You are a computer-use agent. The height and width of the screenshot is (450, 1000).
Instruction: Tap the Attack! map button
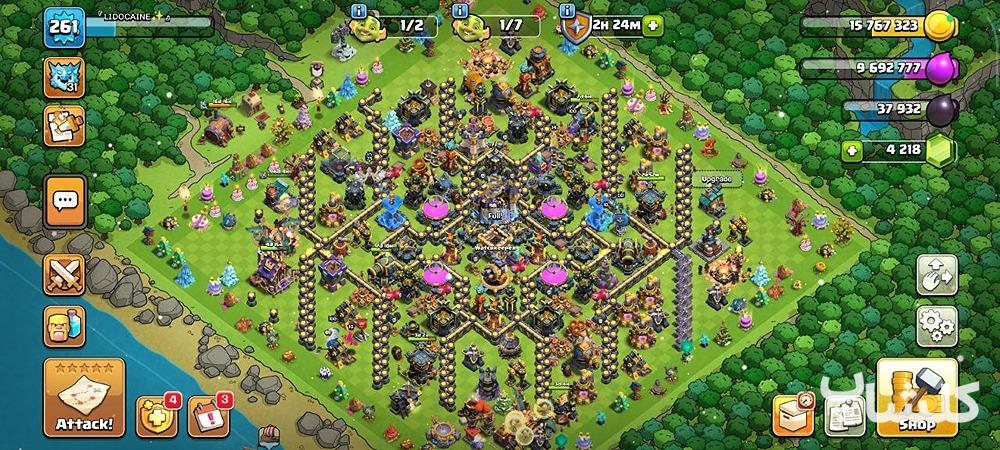83,398
